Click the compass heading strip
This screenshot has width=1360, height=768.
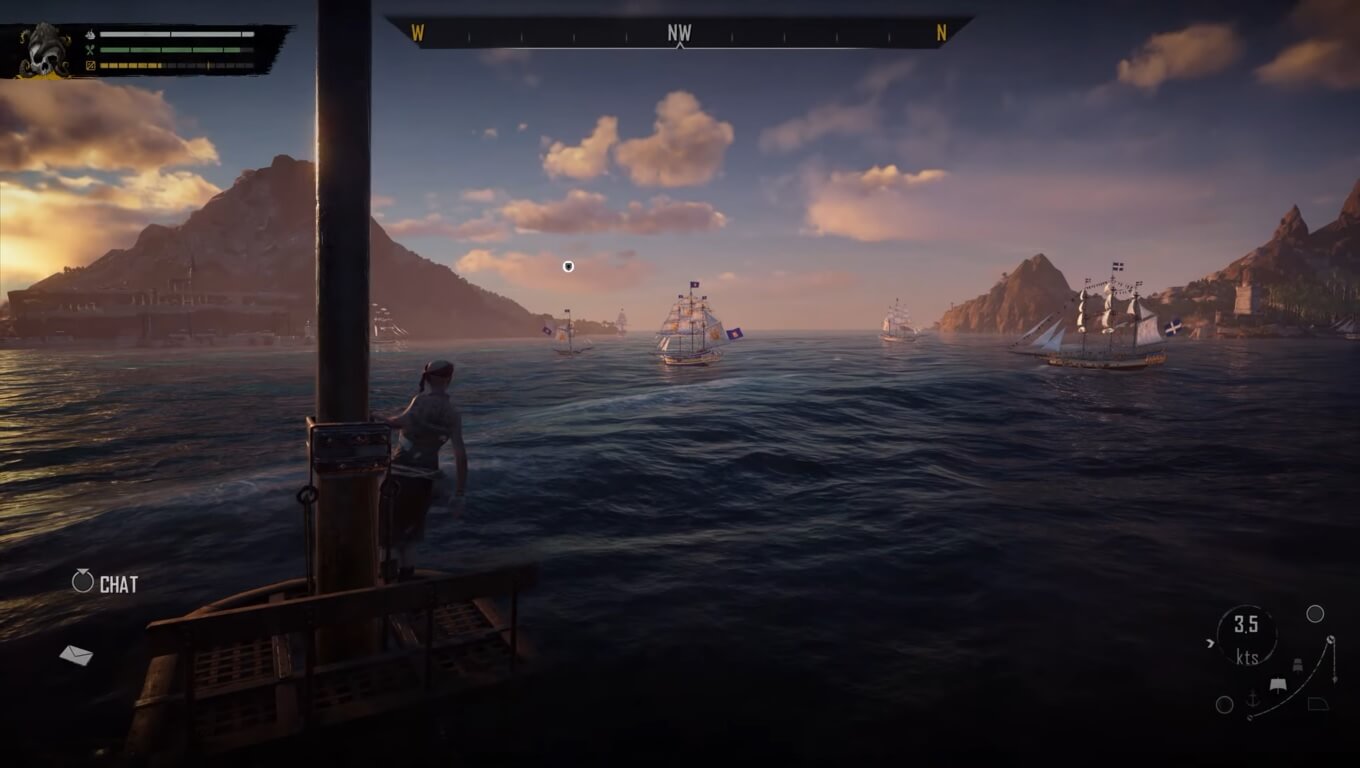point(679,33)
